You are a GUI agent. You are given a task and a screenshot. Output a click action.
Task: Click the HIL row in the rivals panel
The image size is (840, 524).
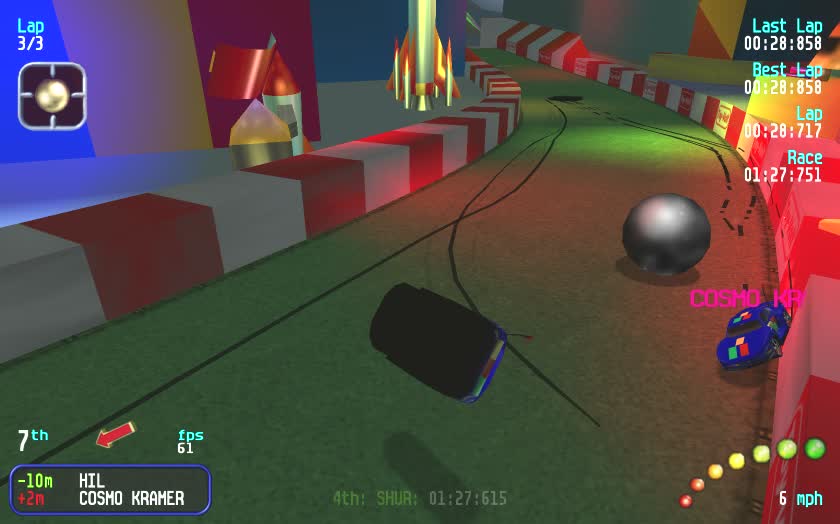point(110,481)
